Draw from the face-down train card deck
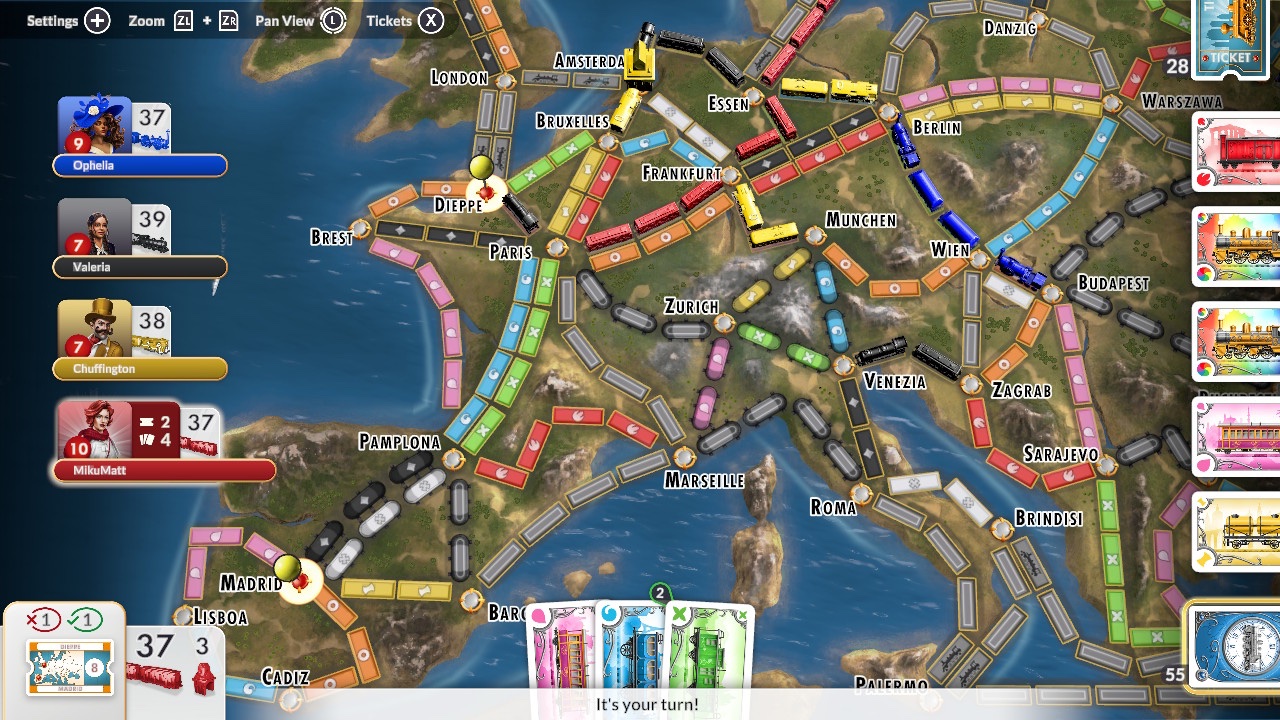This screenshot has height=720, width=1280. (x=1236, y=646)
